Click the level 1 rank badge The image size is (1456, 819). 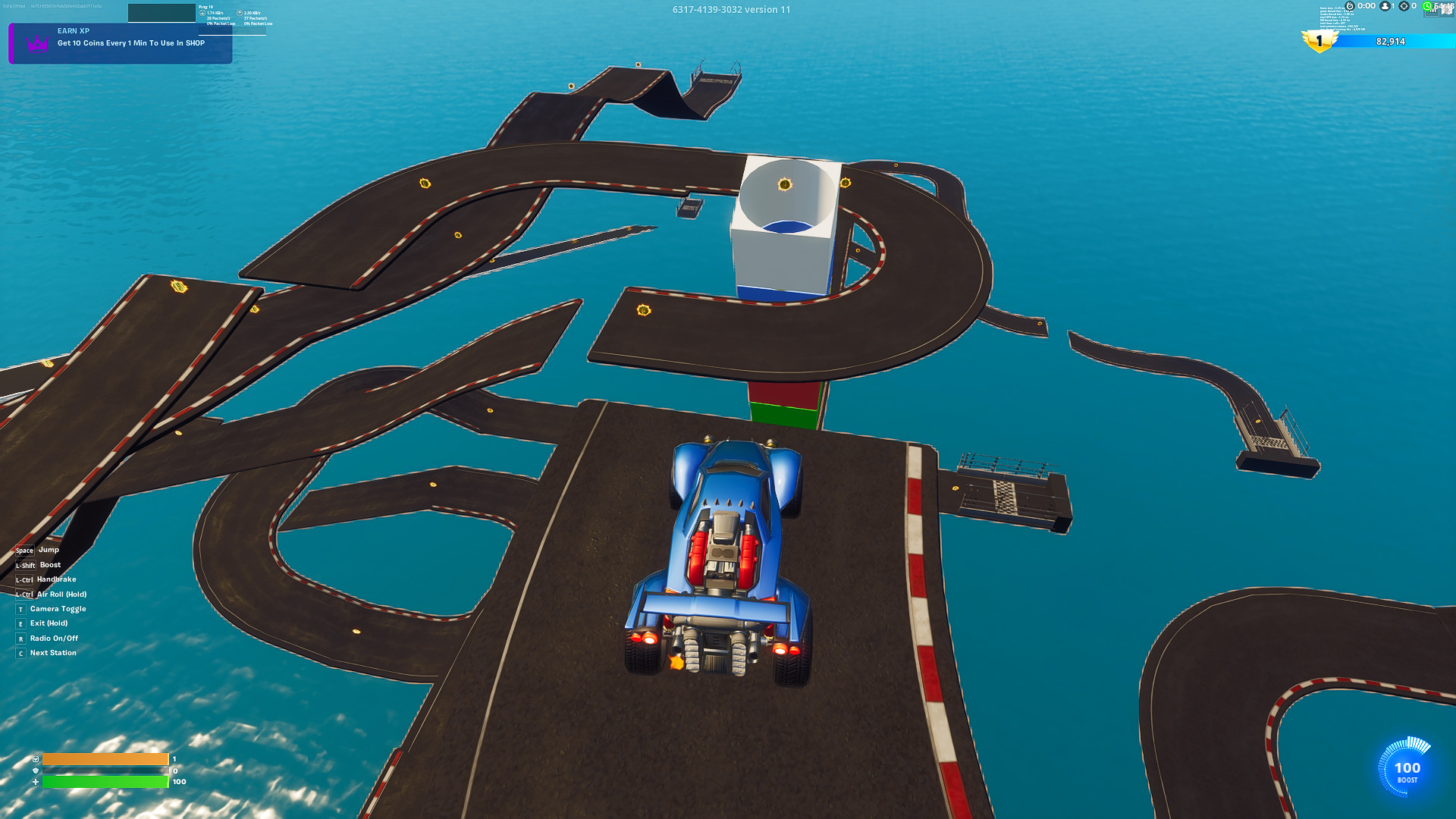pos(1320,42)
